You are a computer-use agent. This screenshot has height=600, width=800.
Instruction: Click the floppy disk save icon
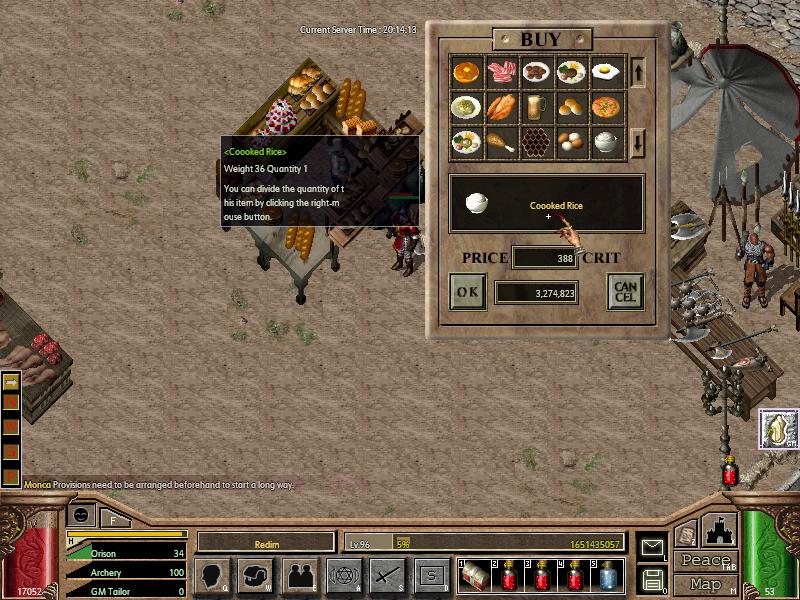tap(652, 578)
